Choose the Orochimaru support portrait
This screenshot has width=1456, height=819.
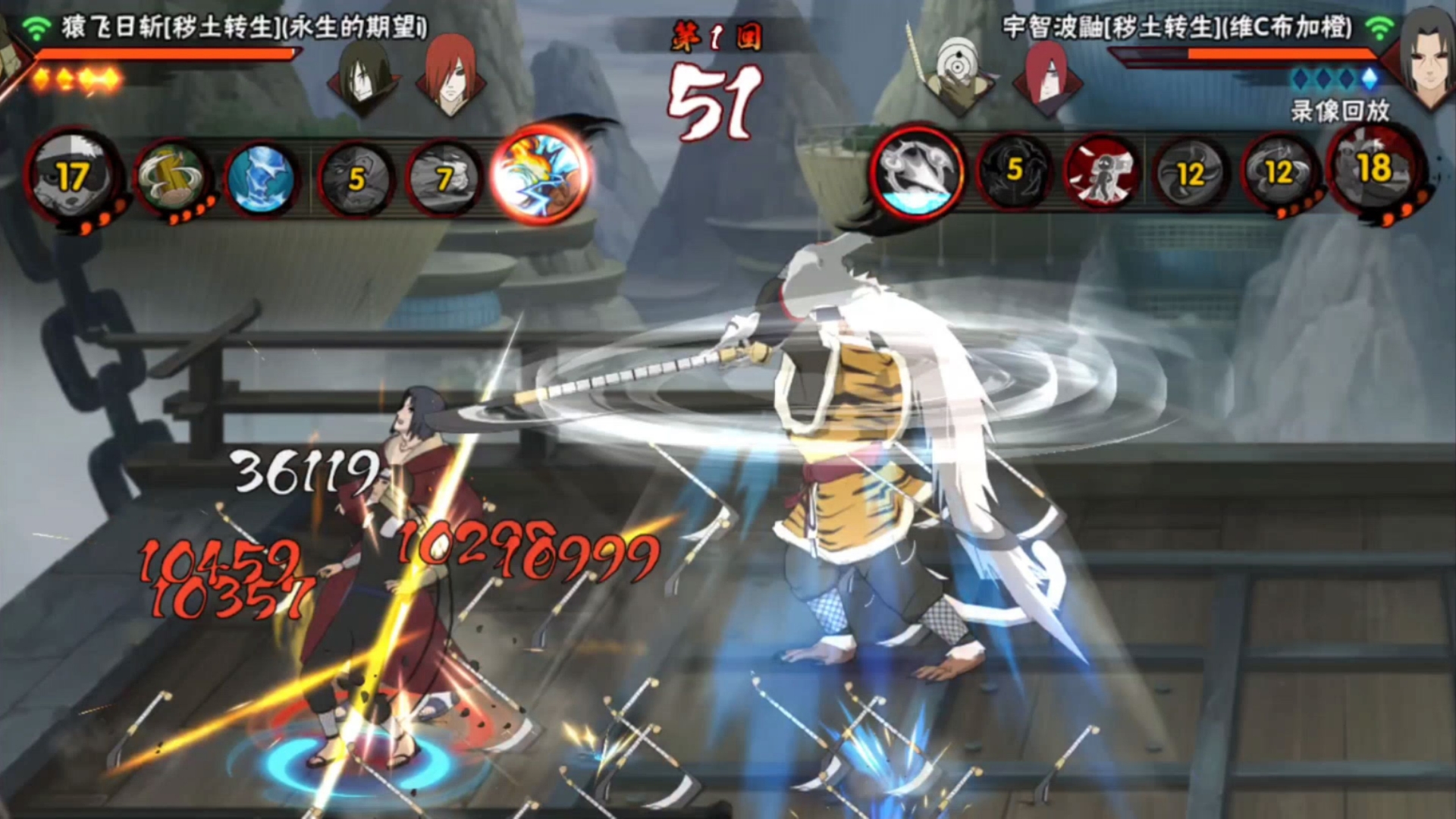[364, 74]
